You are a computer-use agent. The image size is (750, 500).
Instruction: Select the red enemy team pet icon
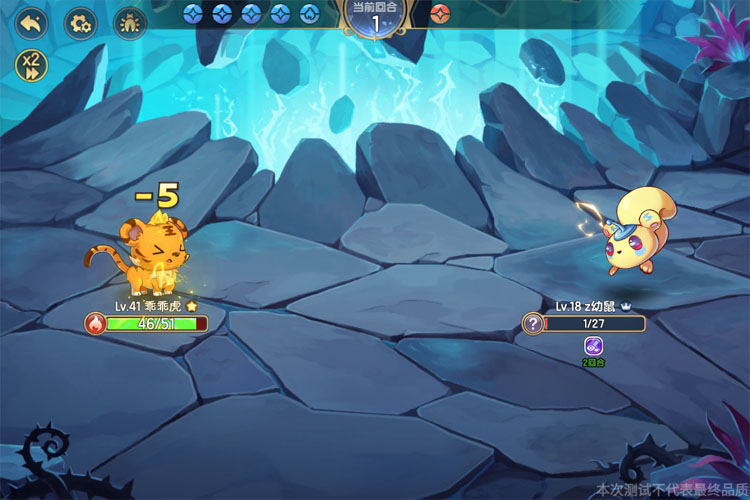tap(440, 14)
